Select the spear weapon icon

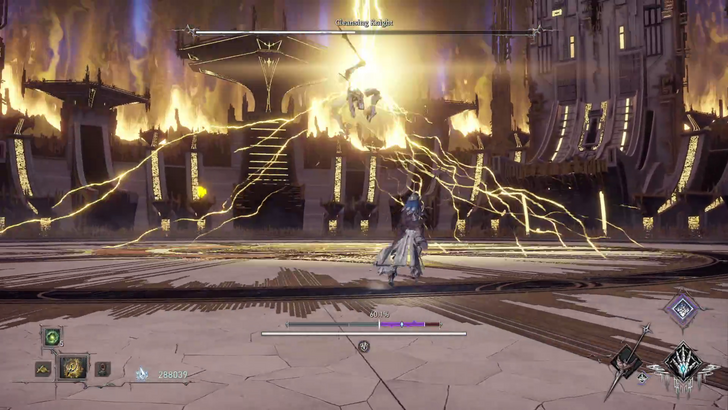tap(627, 359)
